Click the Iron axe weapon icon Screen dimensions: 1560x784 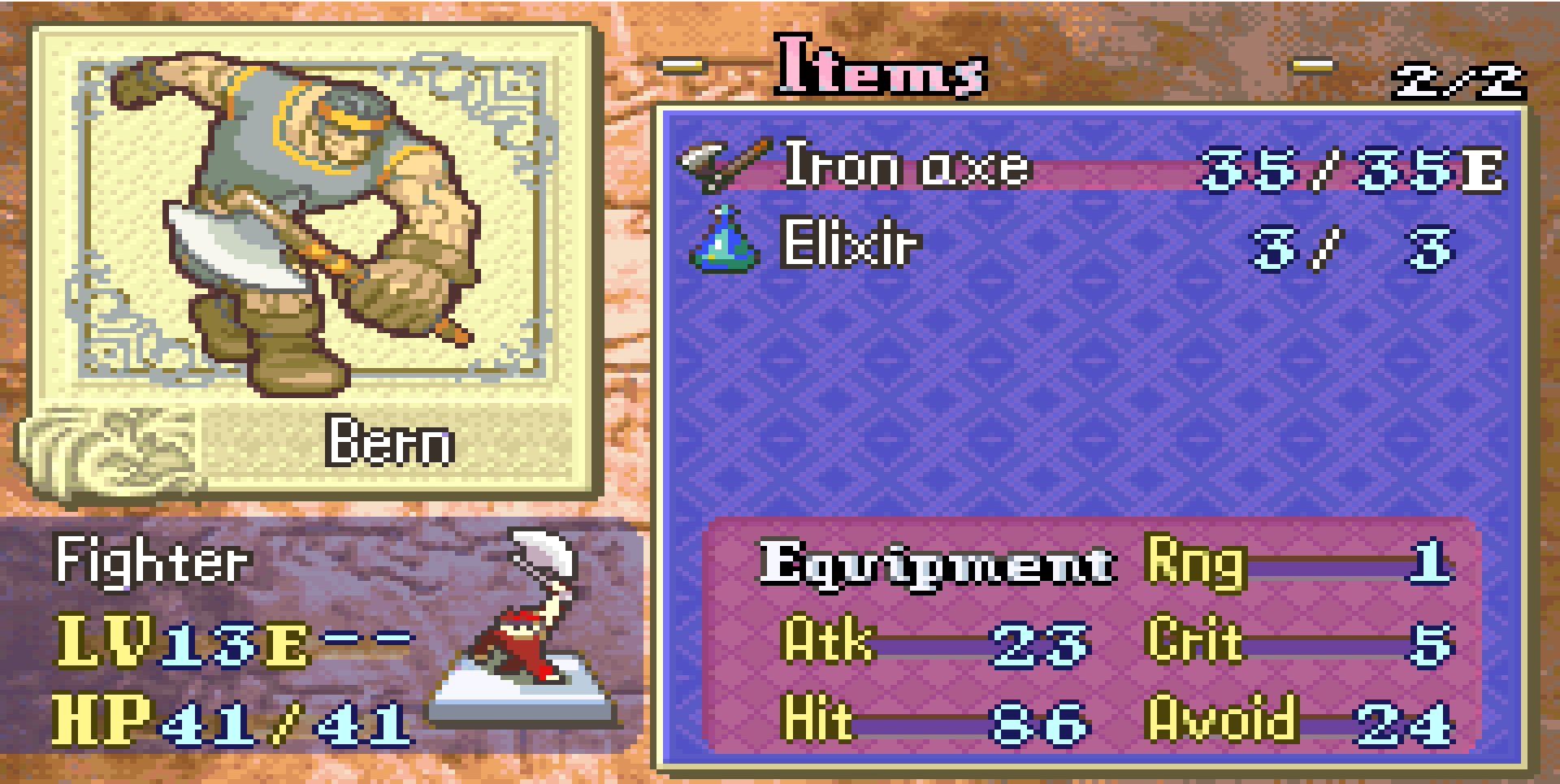(722, 165)
